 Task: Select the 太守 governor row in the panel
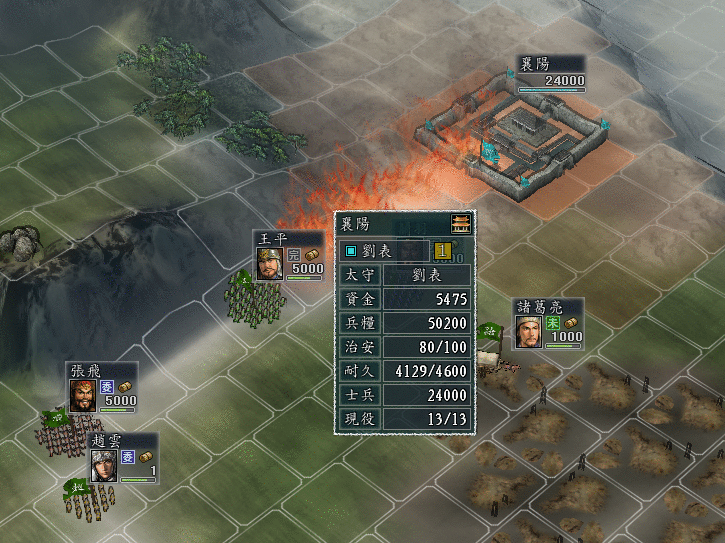[x=405, y=275]
